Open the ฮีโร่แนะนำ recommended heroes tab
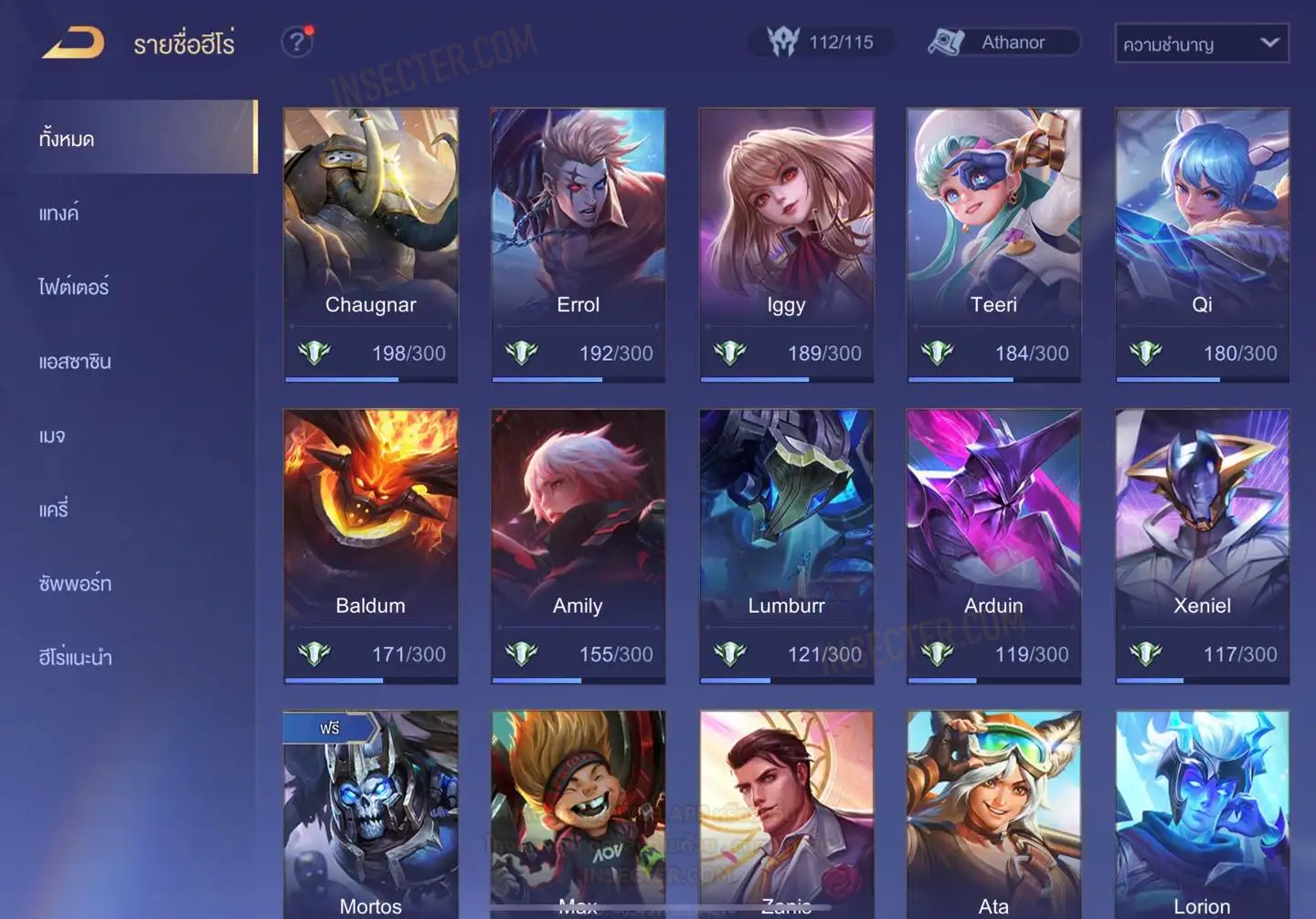The image size is (1316, 919). (76, 658)
